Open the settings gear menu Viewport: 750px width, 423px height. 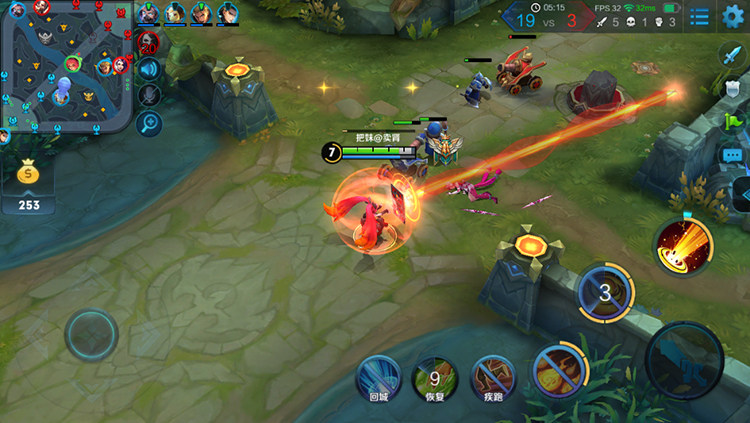733,16
